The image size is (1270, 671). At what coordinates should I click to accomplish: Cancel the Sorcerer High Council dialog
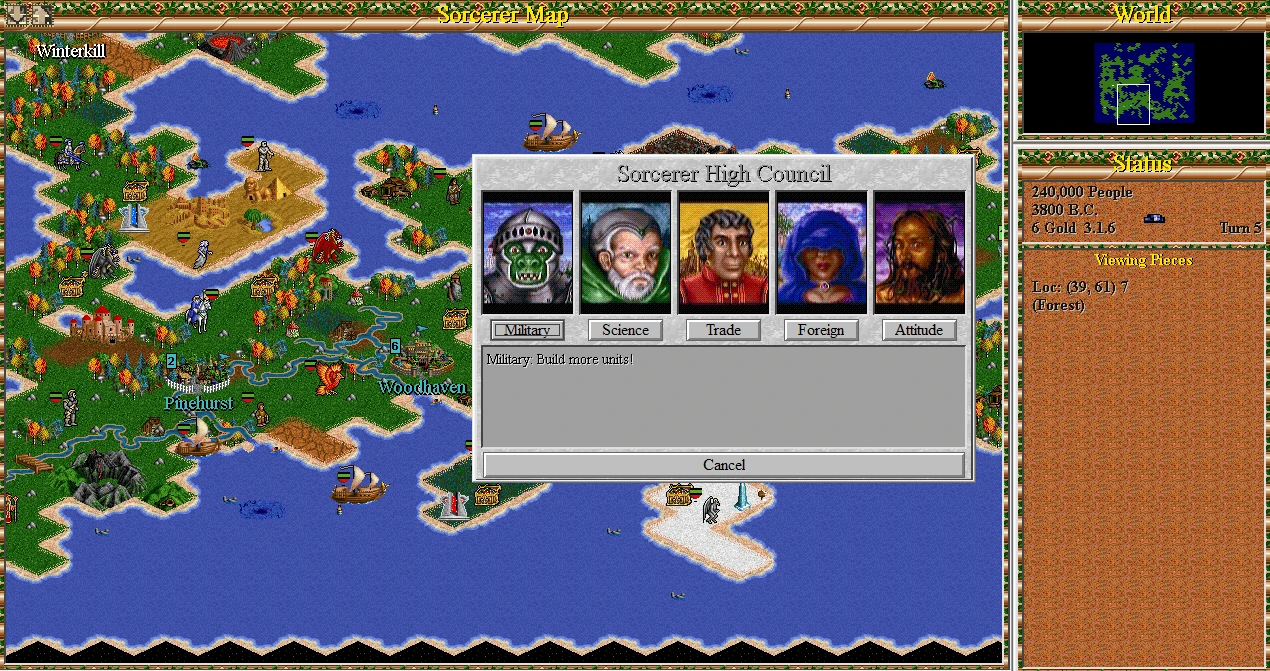pyautogui.click(x=724, y=465)
